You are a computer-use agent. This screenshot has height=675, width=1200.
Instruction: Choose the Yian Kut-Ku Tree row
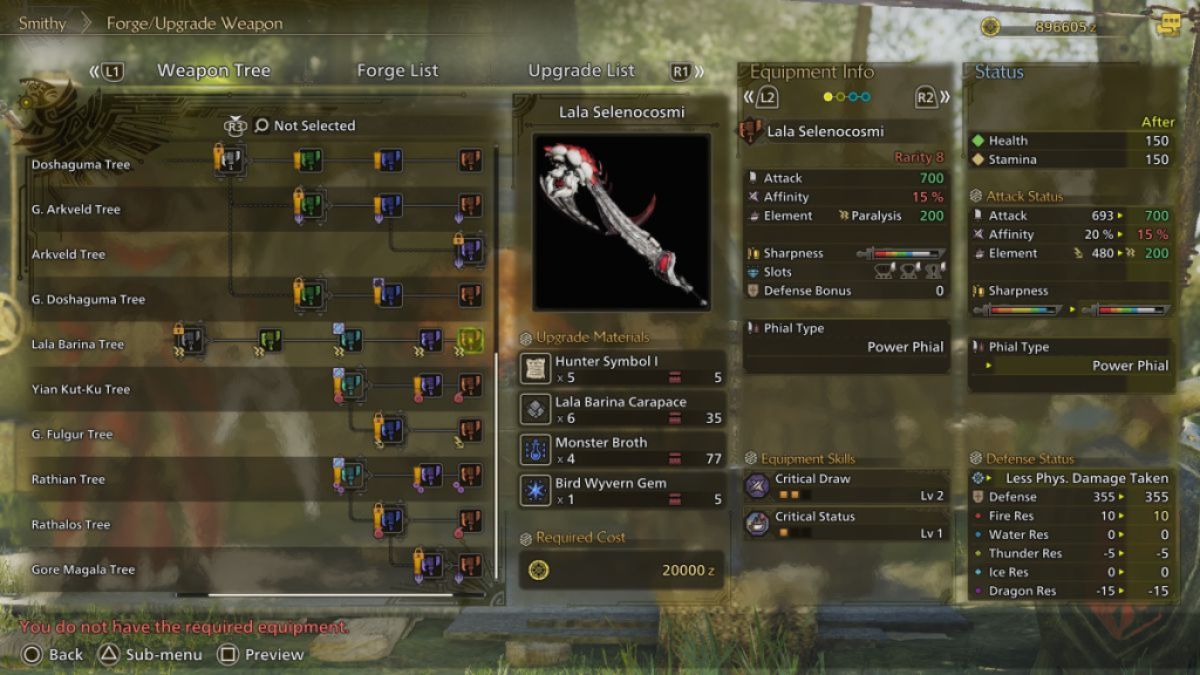coord(81,390)
